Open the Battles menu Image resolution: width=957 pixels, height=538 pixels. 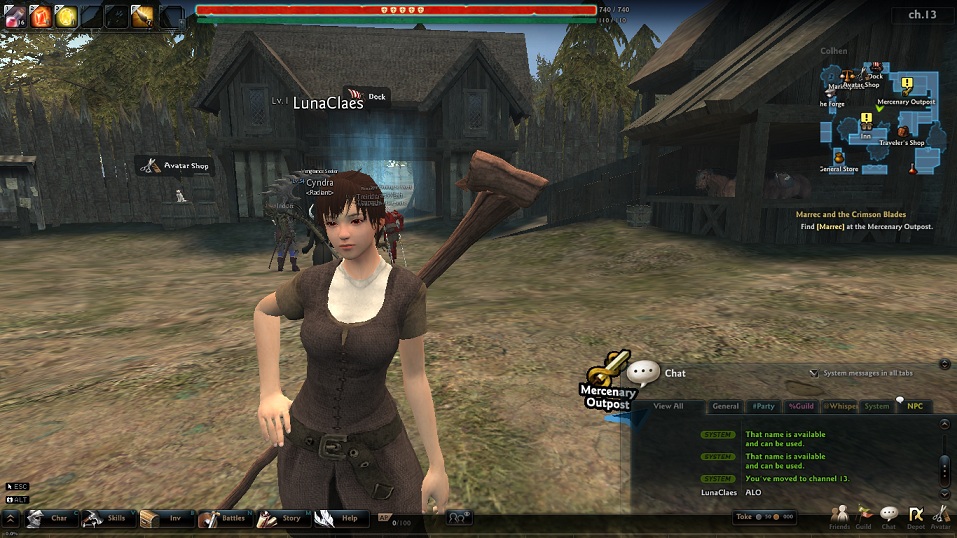pyautogui.click(x=223, y=518)
